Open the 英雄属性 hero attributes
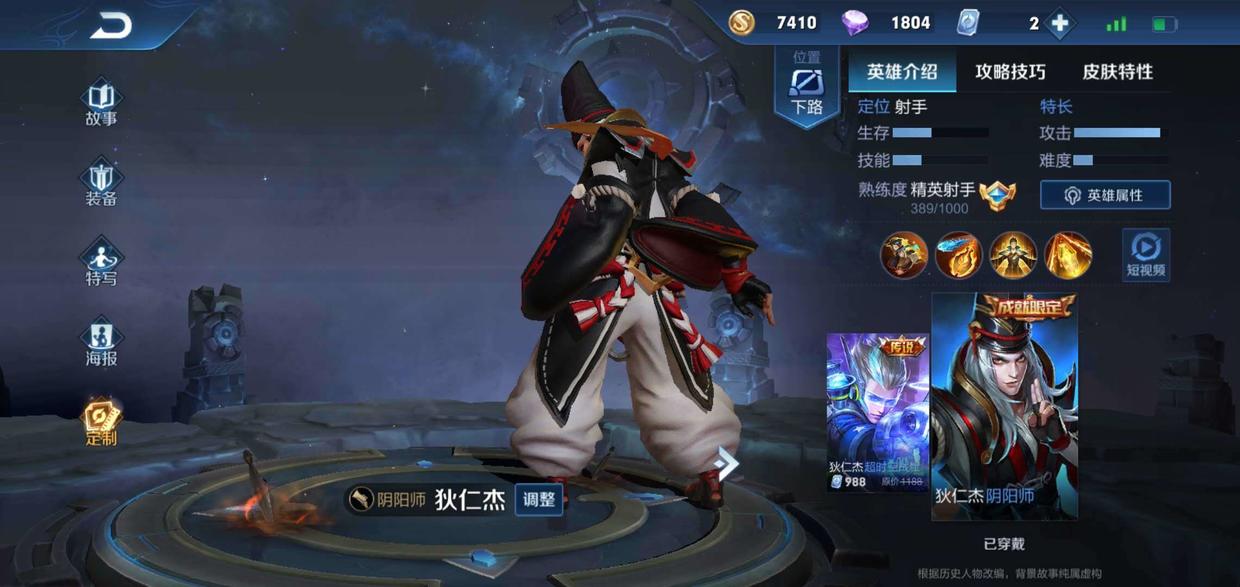 click(x=1105, y=195)
